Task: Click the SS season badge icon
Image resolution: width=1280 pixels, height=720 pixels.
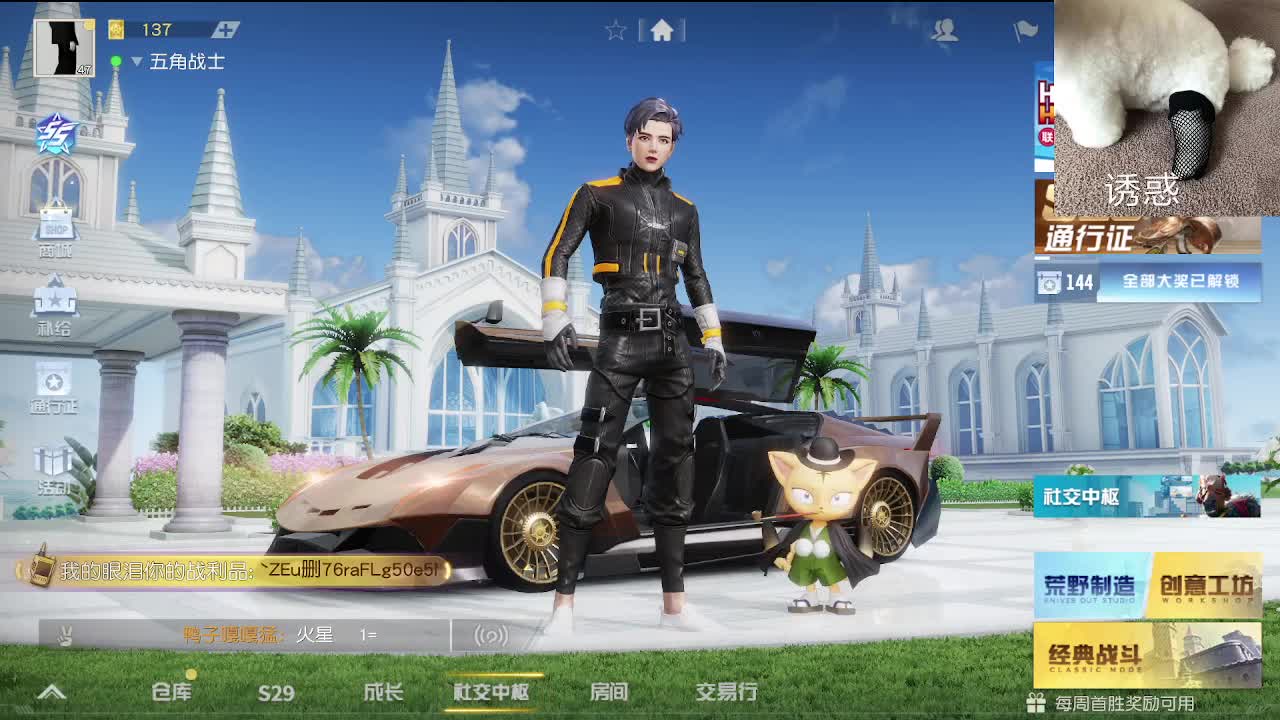Action: point(55,135)
